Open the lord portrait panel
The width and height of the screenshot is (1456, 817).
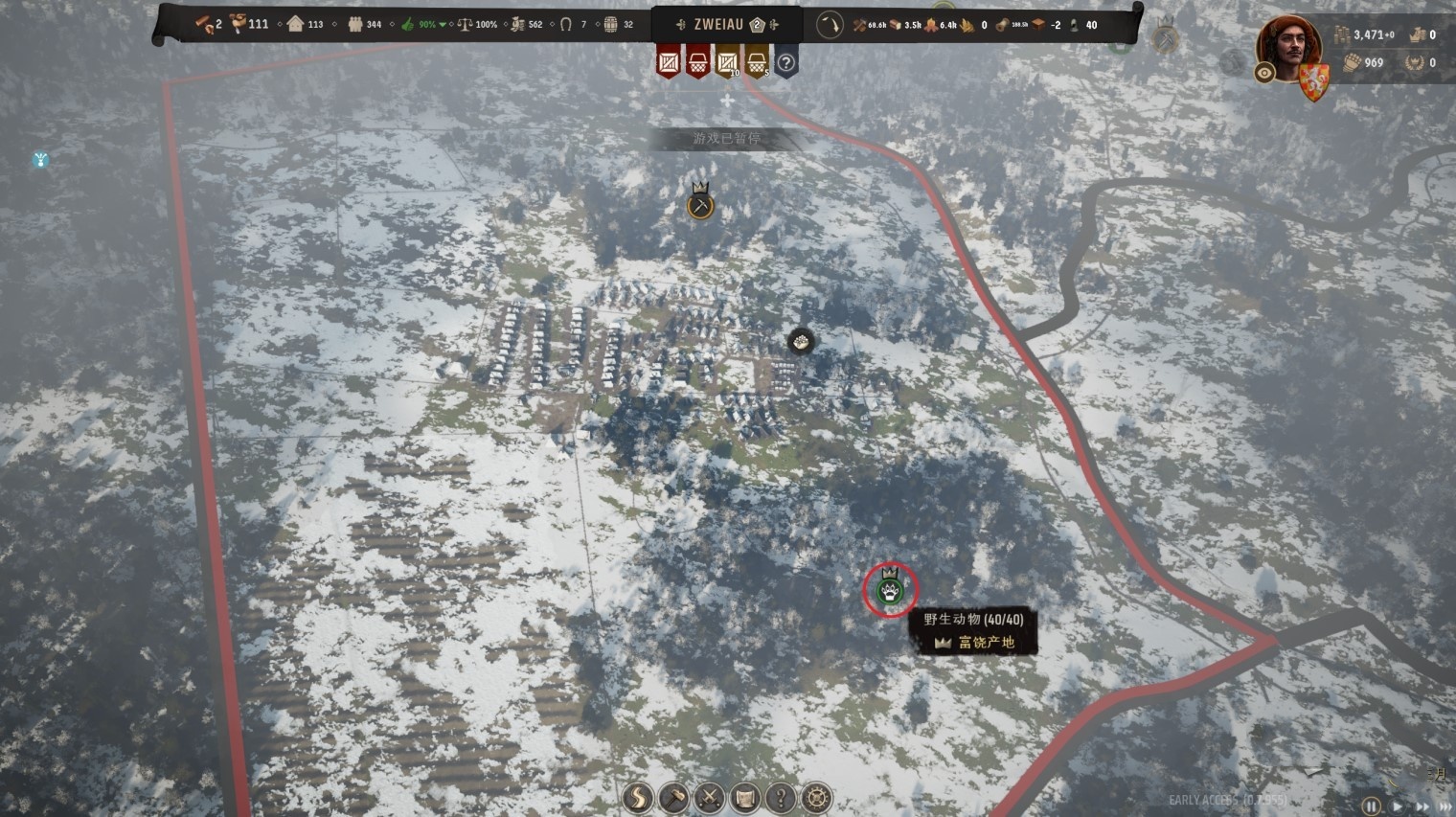point(1288,45)
